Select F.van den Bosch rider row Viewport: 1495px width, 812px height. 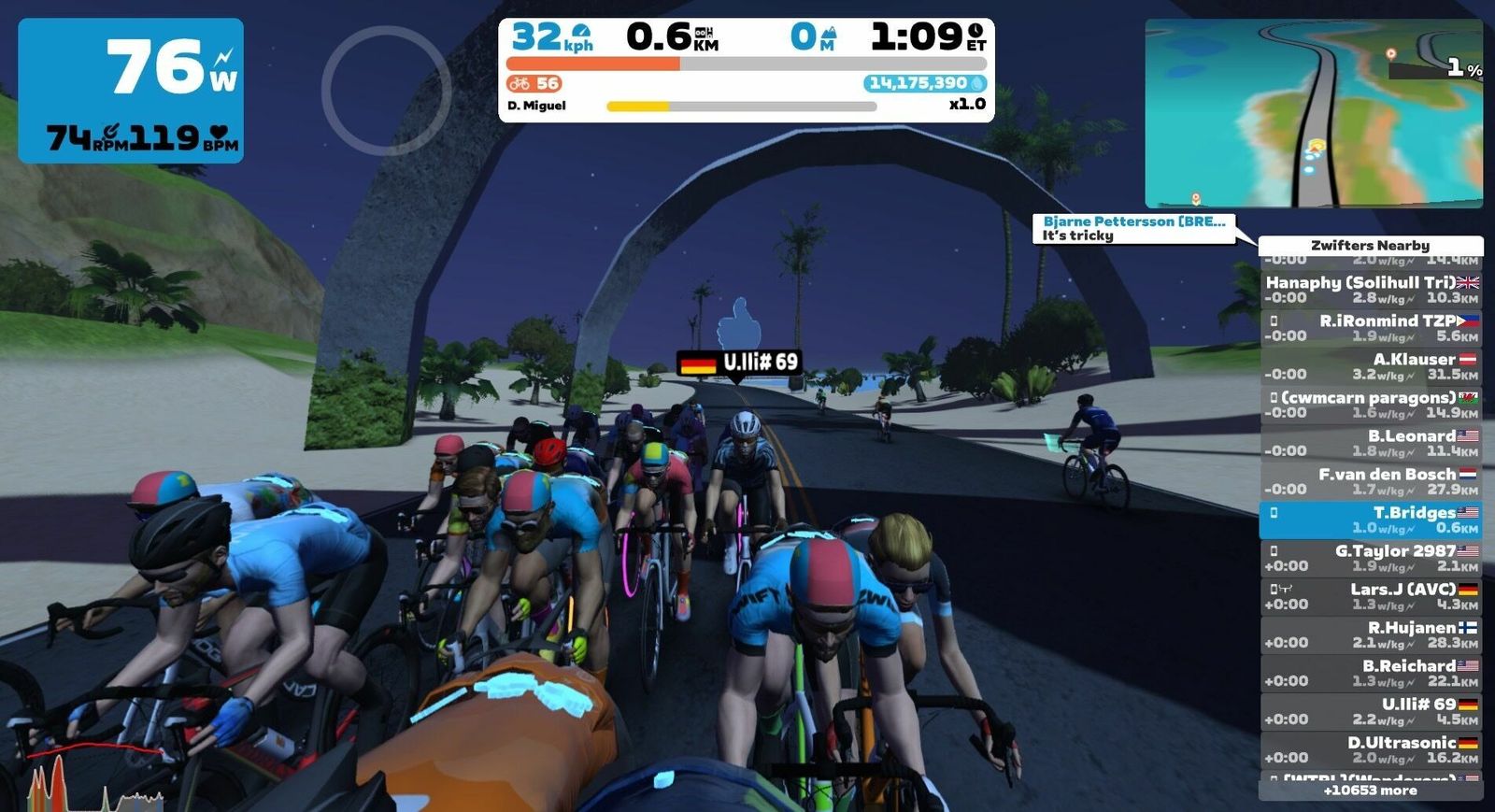(x=1371, y=481)
